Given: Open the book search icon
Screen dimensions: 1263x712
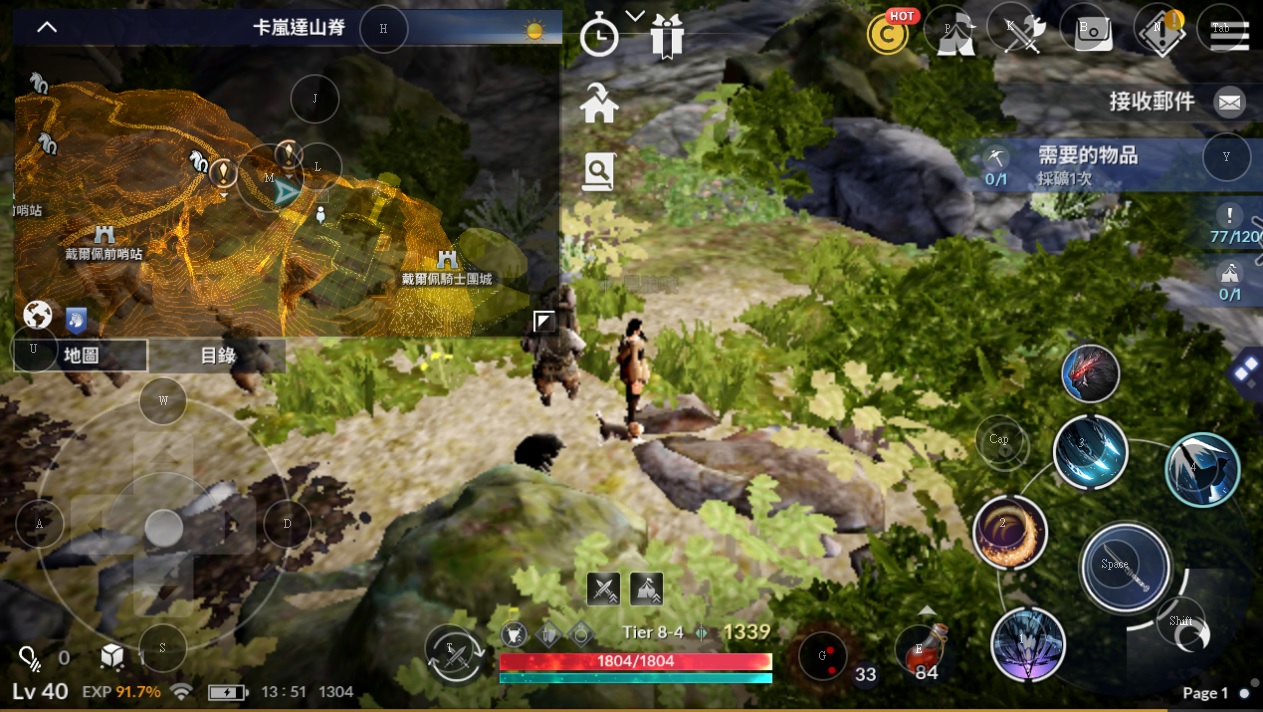Looking at the screenshot, I should (x=598, y=172).
